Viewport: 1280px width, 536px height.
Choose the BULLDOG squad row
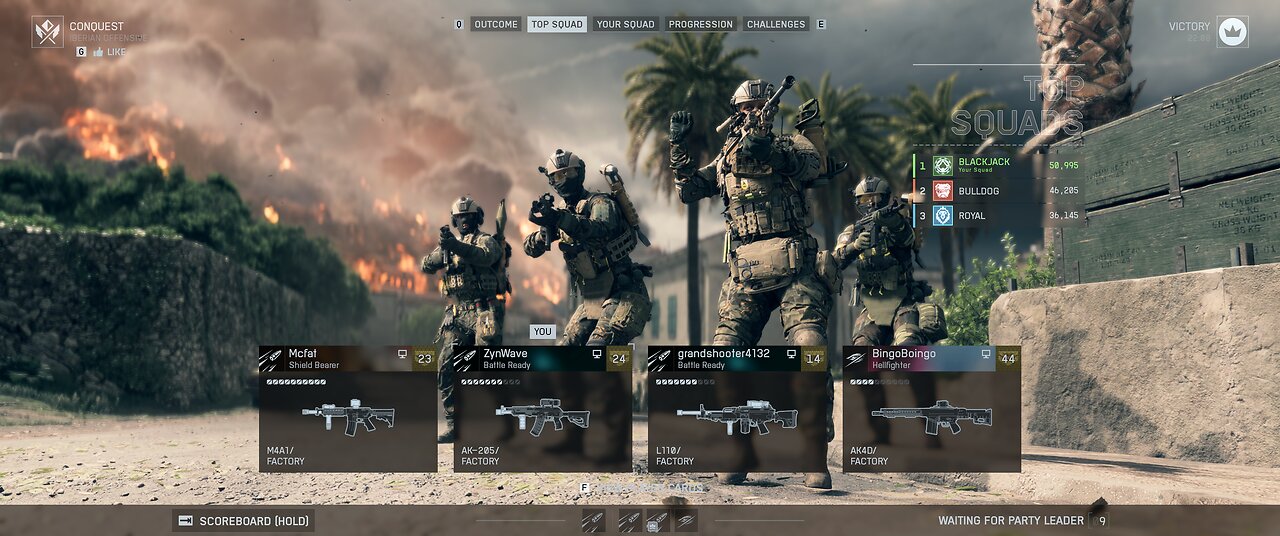click(x=1000, y=190)
